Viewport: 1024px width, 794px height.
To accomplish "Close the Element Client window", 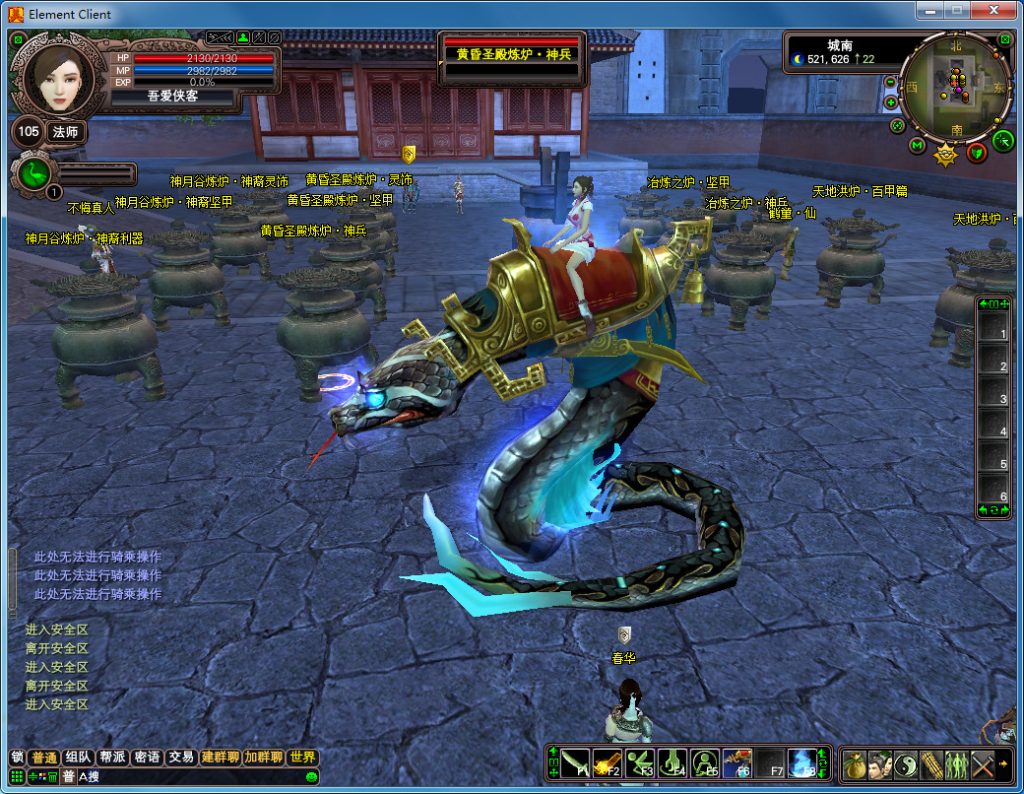I will pyautogui.click(x=994, y=11).
